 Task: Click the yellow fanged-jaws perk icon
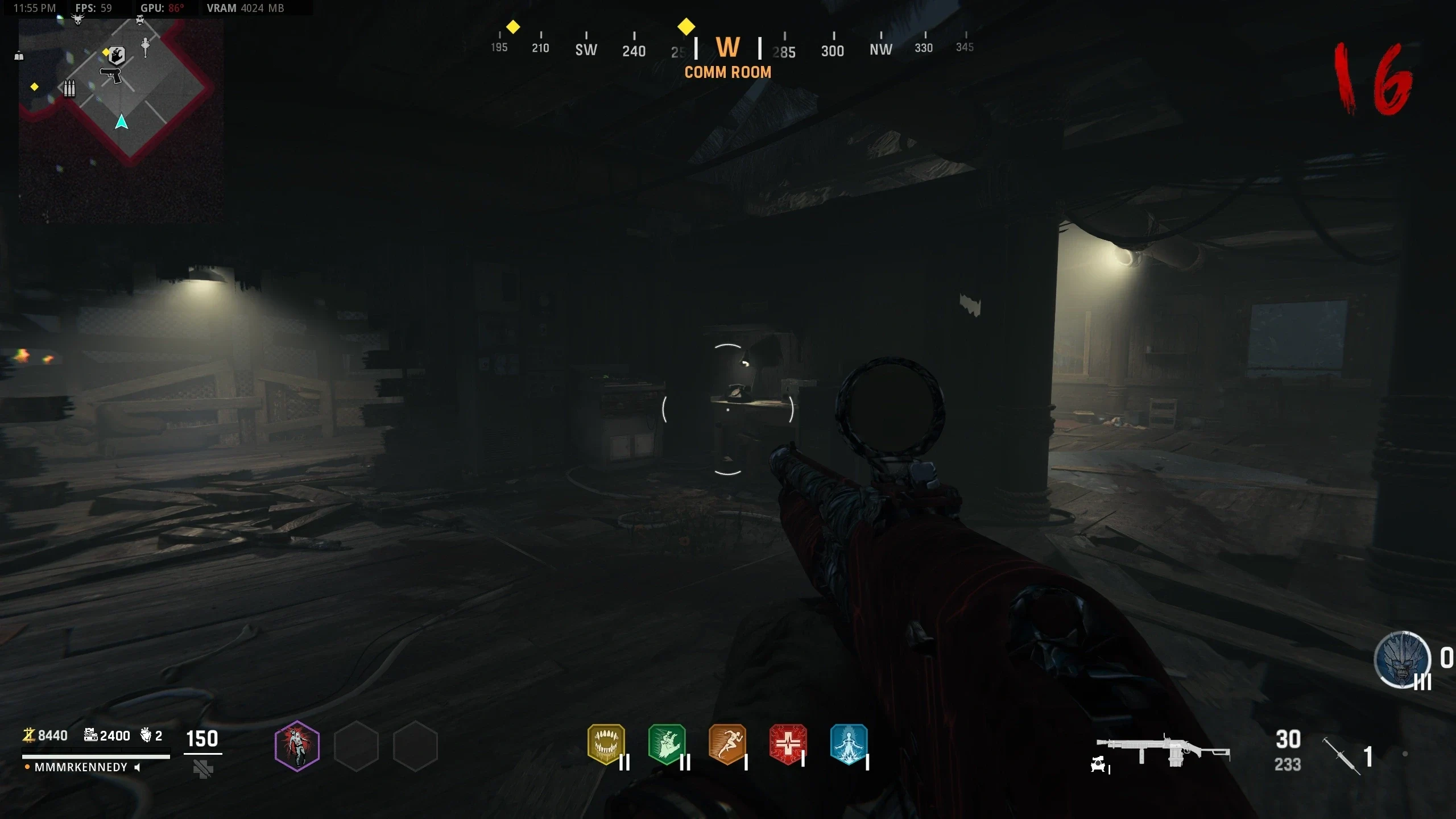606,743
